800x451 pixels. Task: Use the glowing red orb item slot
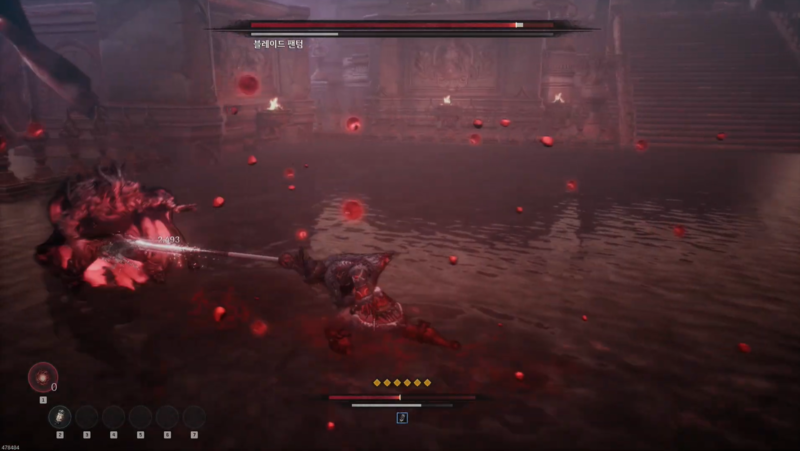pyautogui.click(x=42, y=377)
